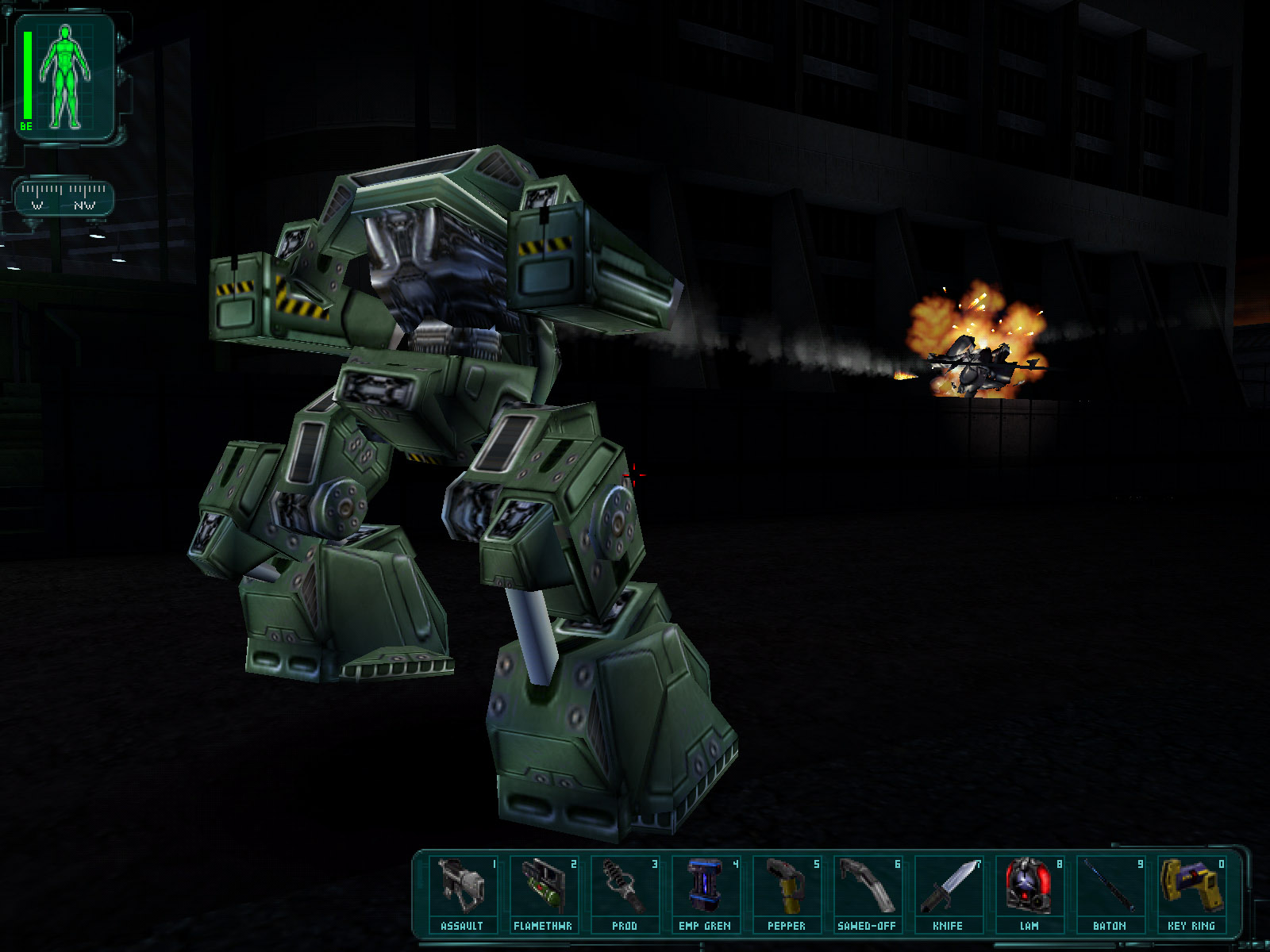1270x952 pixels.
Task: Select the Knife slot
Action: [948, 893]
